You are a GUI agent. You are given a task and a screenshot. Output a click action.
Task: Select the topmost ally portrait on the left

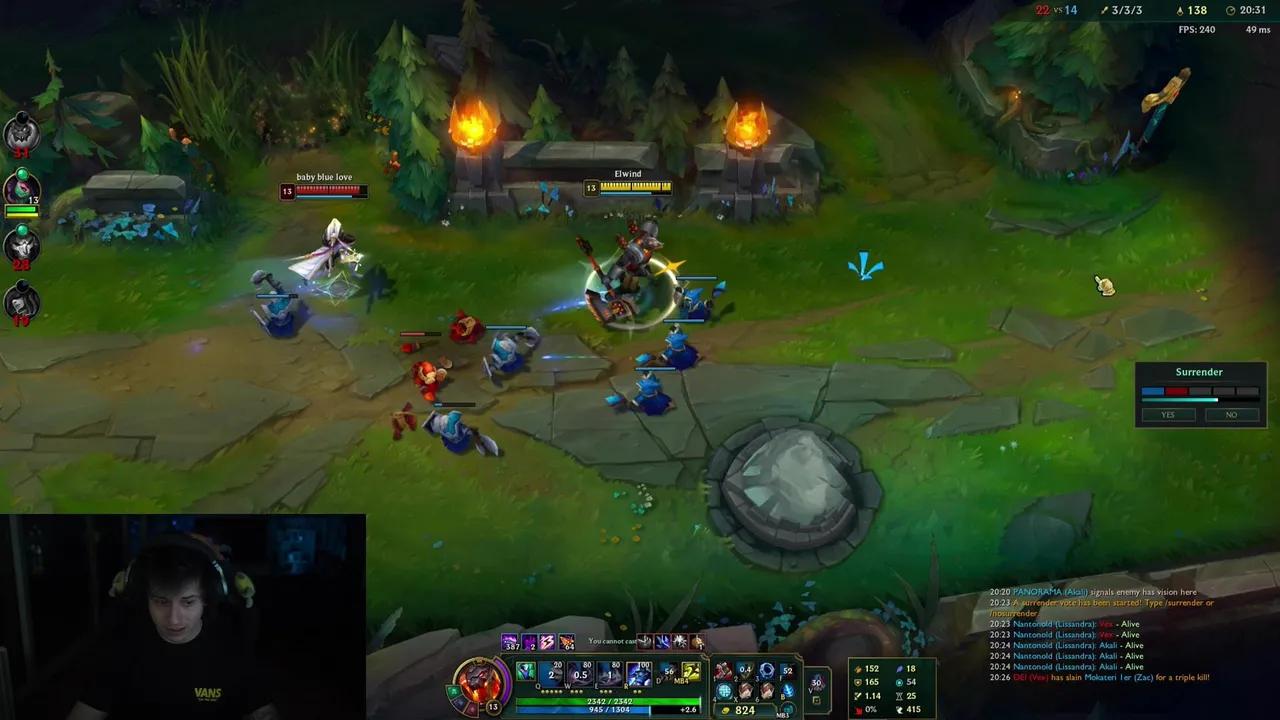tap(22, 133)
